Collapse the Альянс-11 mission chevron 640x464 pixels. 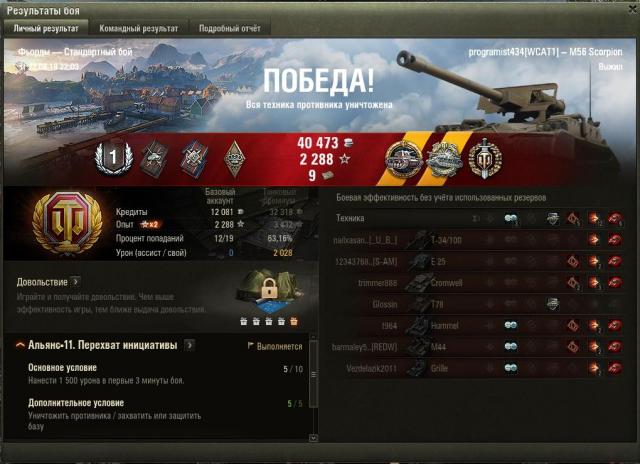tap(20, 345)
